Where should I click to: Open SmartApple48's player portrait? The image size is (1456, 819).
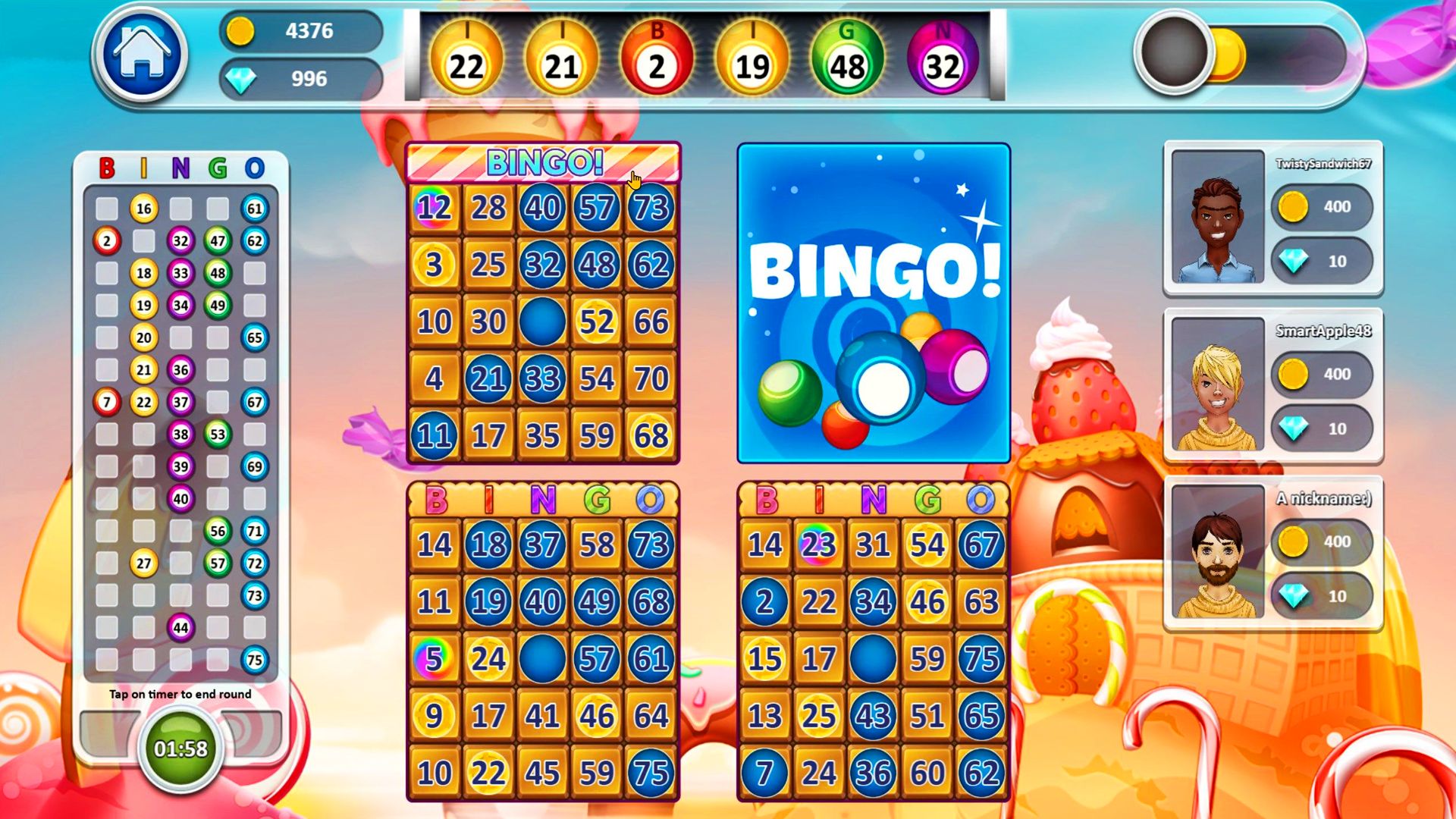pyautogui.click(x=1217, y=385)
